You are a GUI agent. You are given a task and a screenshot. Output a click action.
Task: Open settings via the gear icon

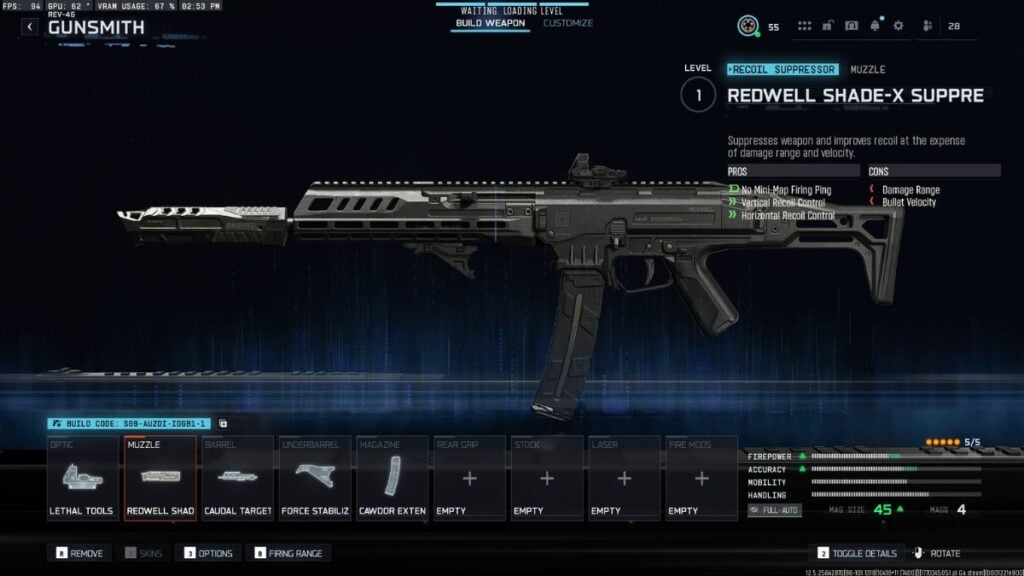click(x=898, y=26)
